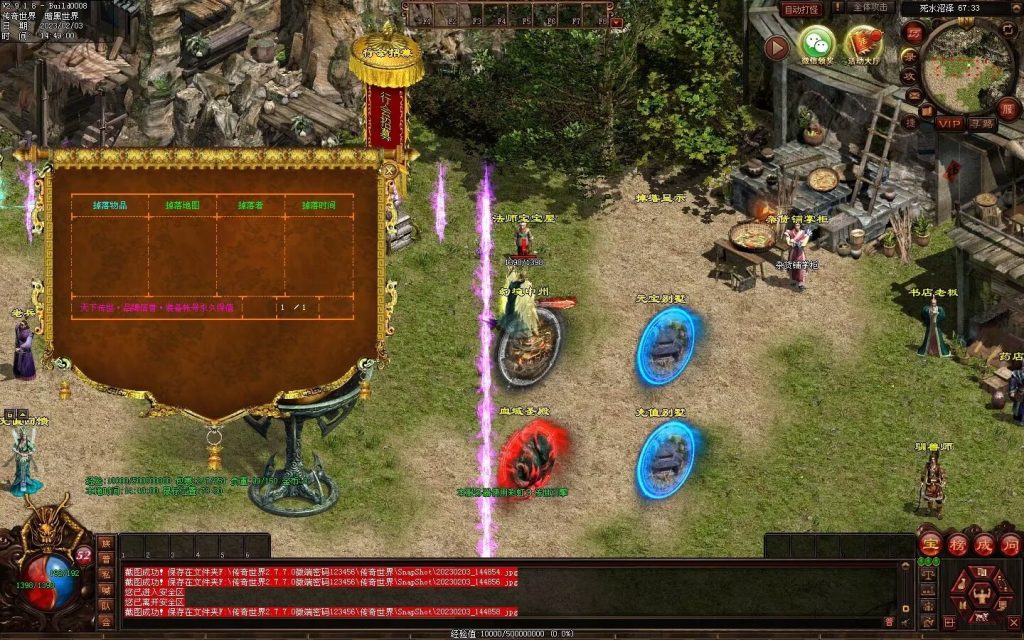1024x640 pixels.
Task: Open the 微信领奖 WeChat reward icon
Action: pyautogui.click(x=816, y=44)
